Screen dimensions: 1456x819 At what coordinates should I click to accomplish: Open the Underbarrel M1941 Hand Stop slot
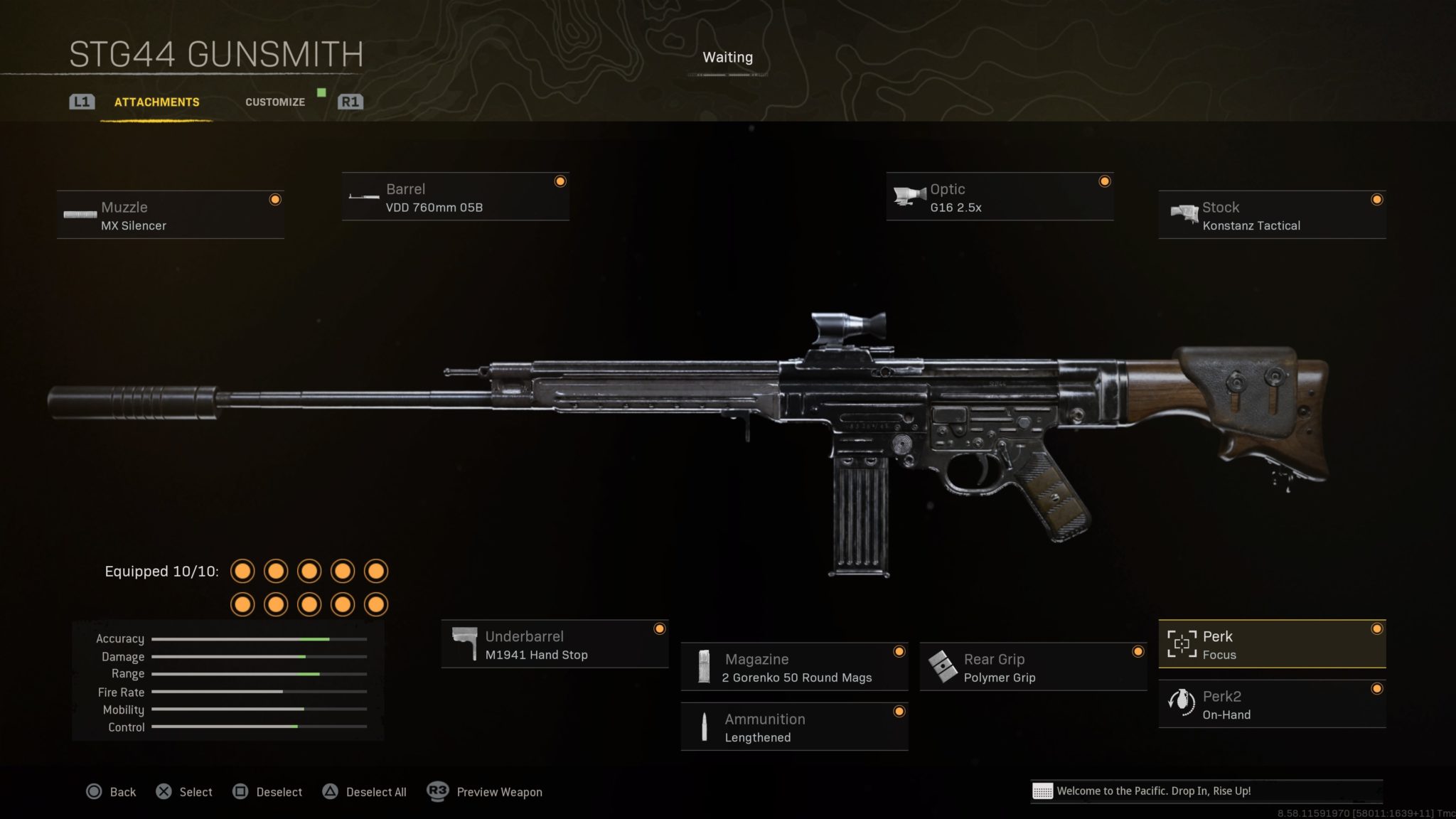tap(555, 645)
